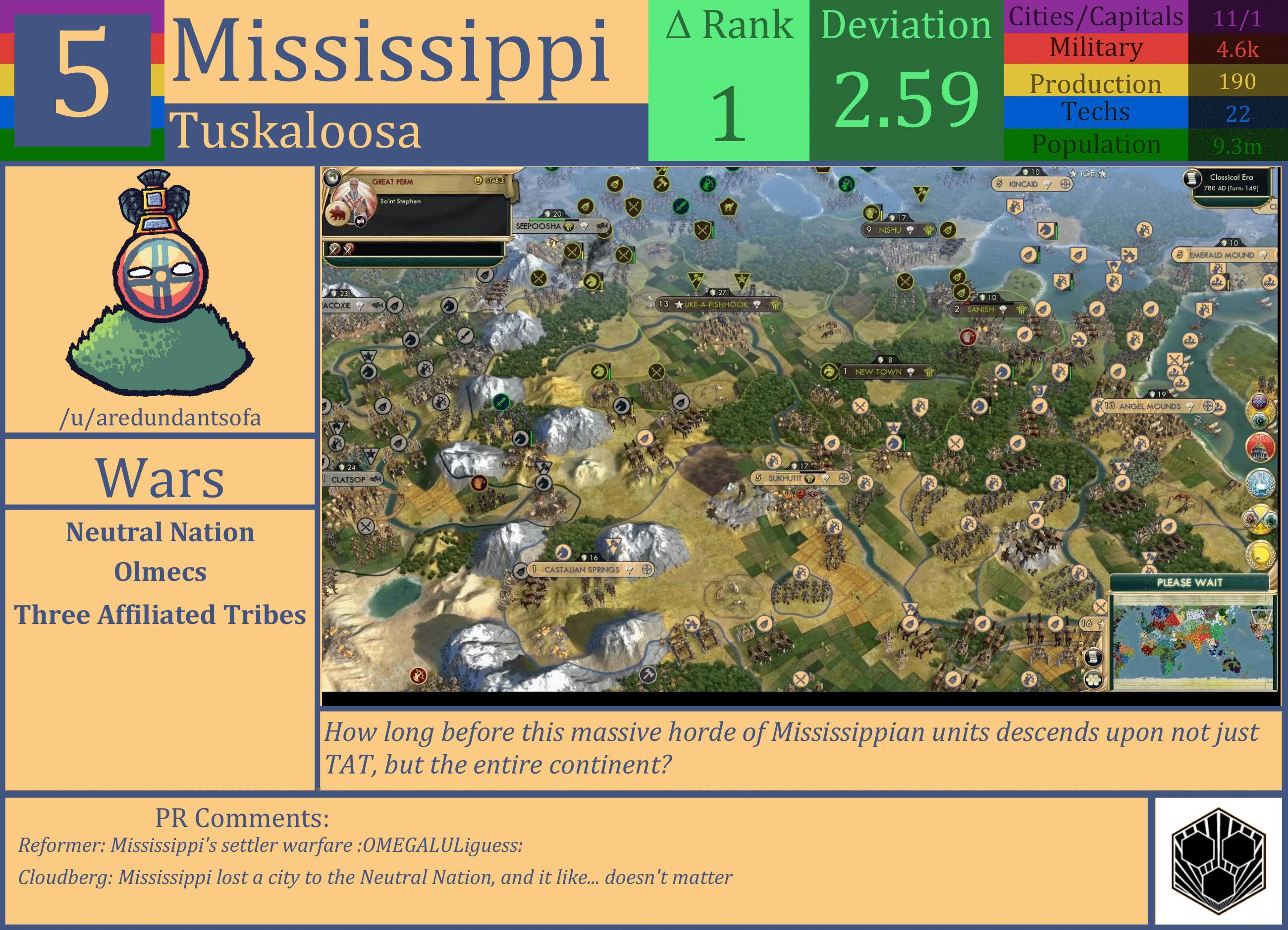
Task: Toggle the muted-speech icon on Saint Stephen's portrait
Action: click(x=360, y=222)
